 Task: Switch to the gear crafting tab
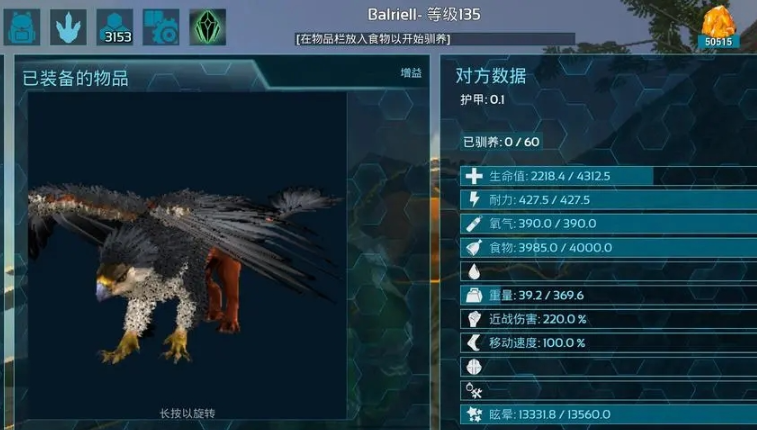coord(161,26)
